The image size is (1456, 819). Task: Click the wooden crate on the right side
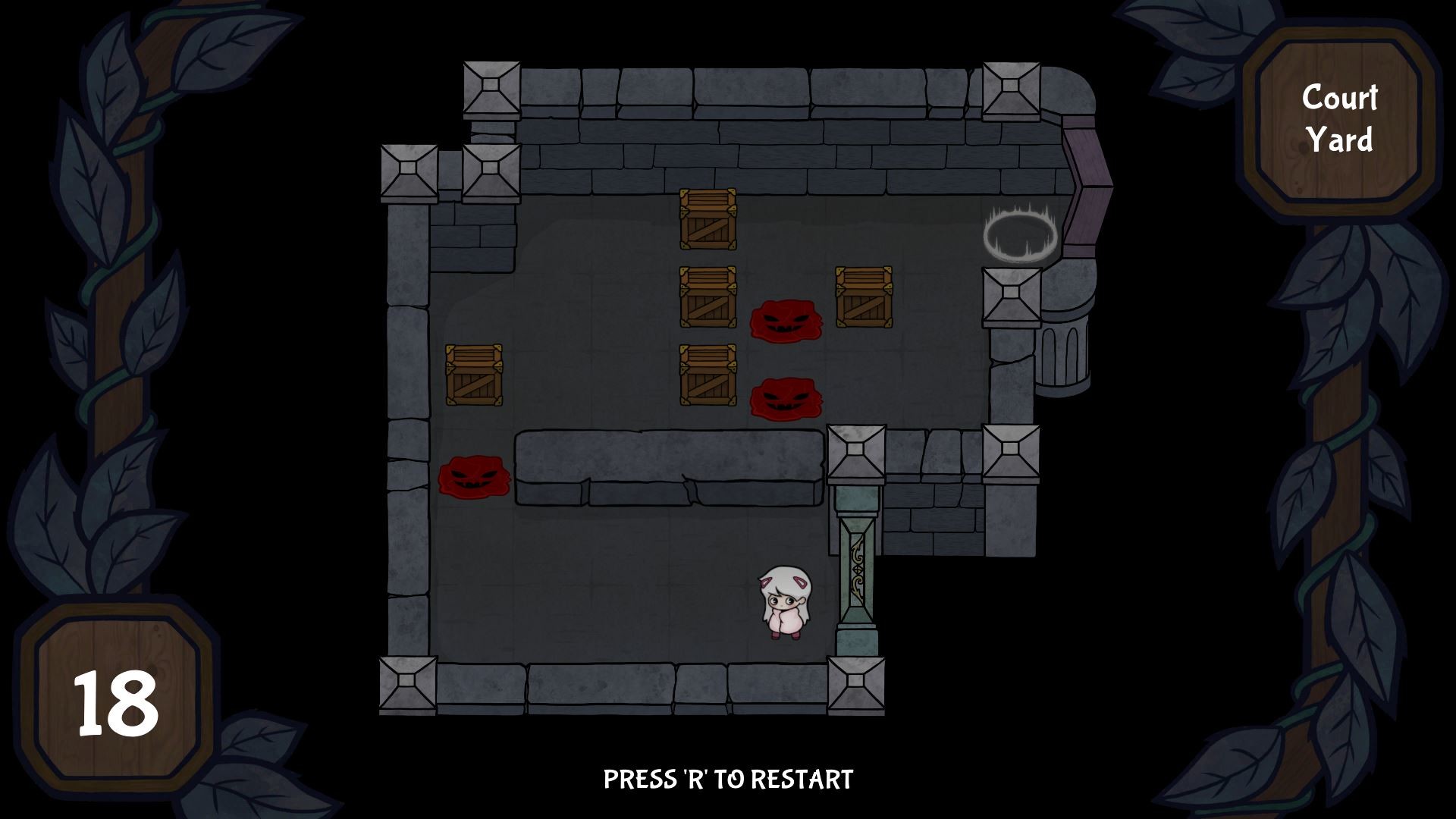(864, 298)
